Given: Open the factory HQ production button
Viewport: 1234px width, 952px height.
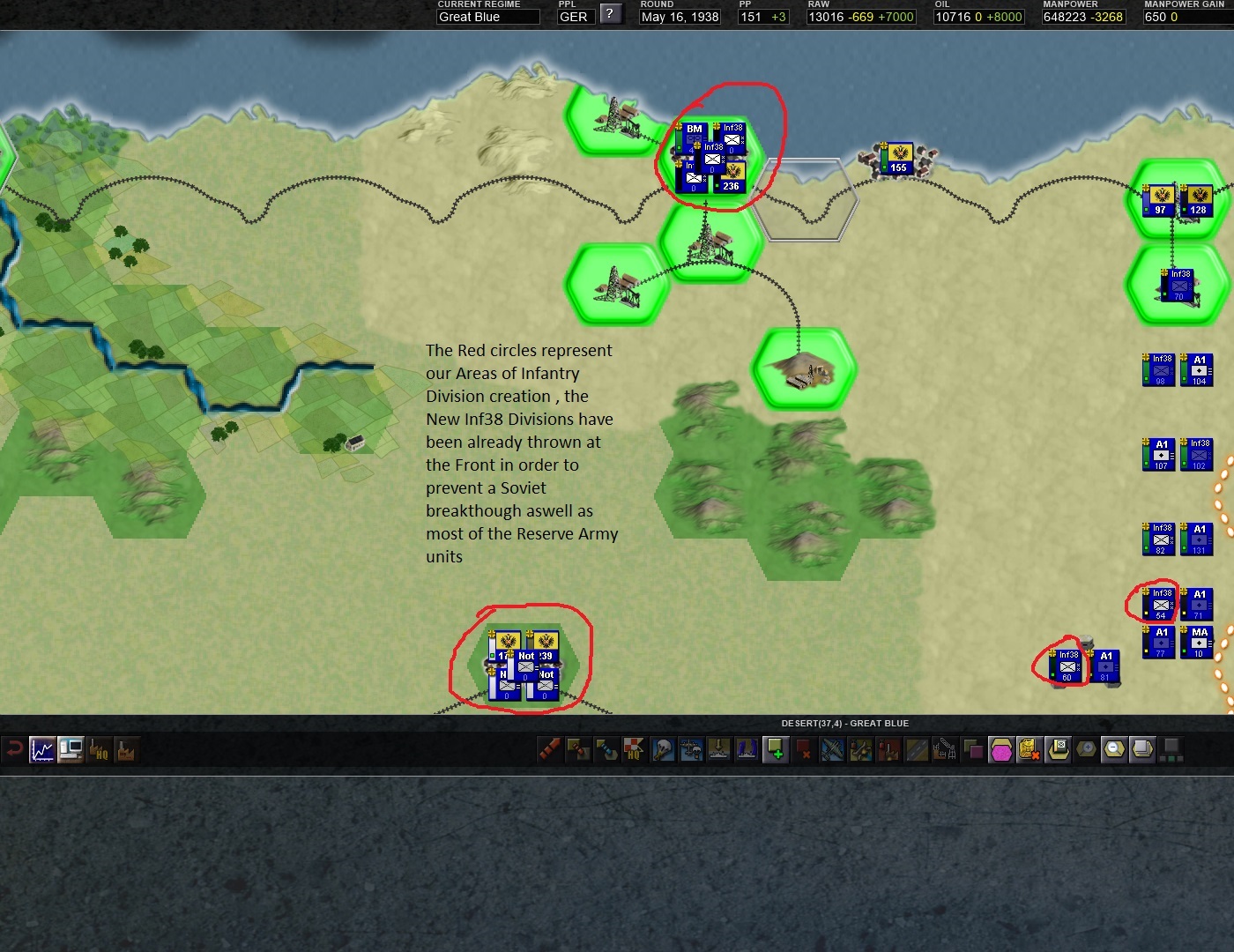Looking at the screenshot, I should [99, 750].
